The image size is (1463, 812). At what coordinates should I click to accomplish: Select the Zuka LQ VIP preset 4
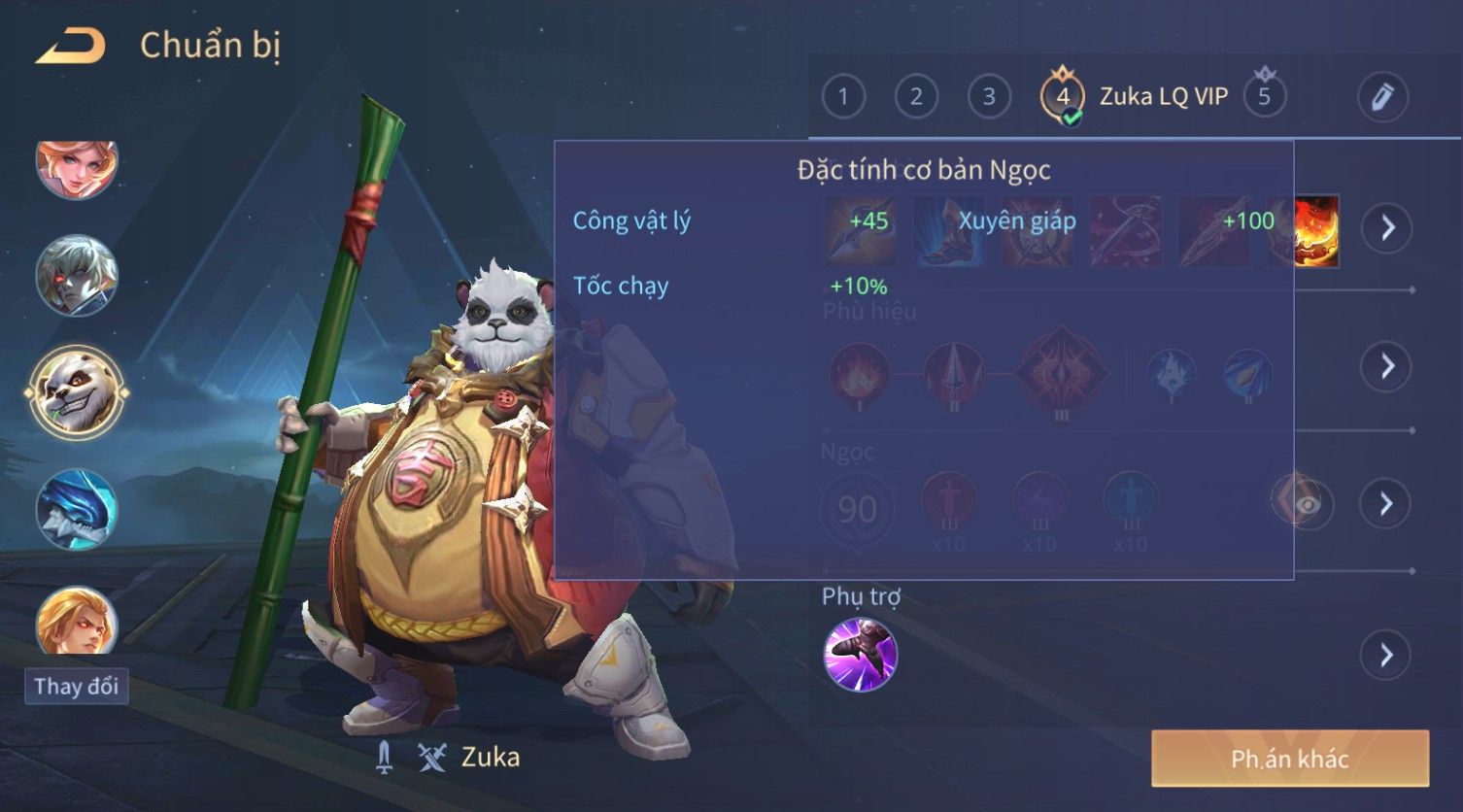[1063, 97]
